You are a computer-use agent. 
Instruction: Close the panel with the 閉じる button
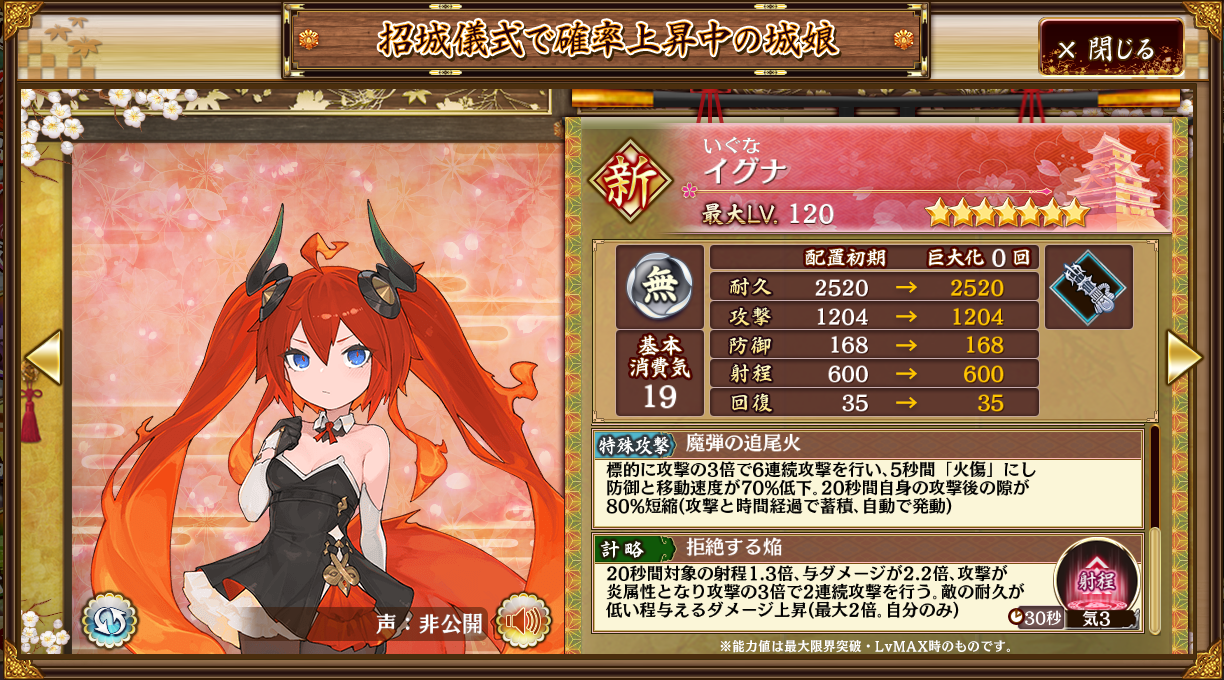click(x=1111, y=48)
